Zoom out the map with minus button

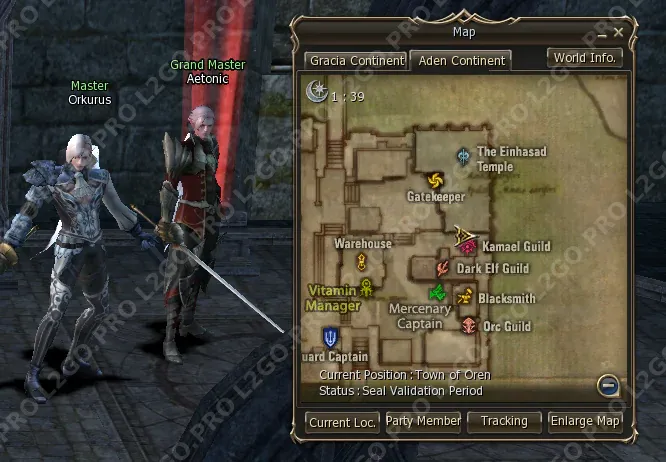pyautogui.click(x=607, y=385)
